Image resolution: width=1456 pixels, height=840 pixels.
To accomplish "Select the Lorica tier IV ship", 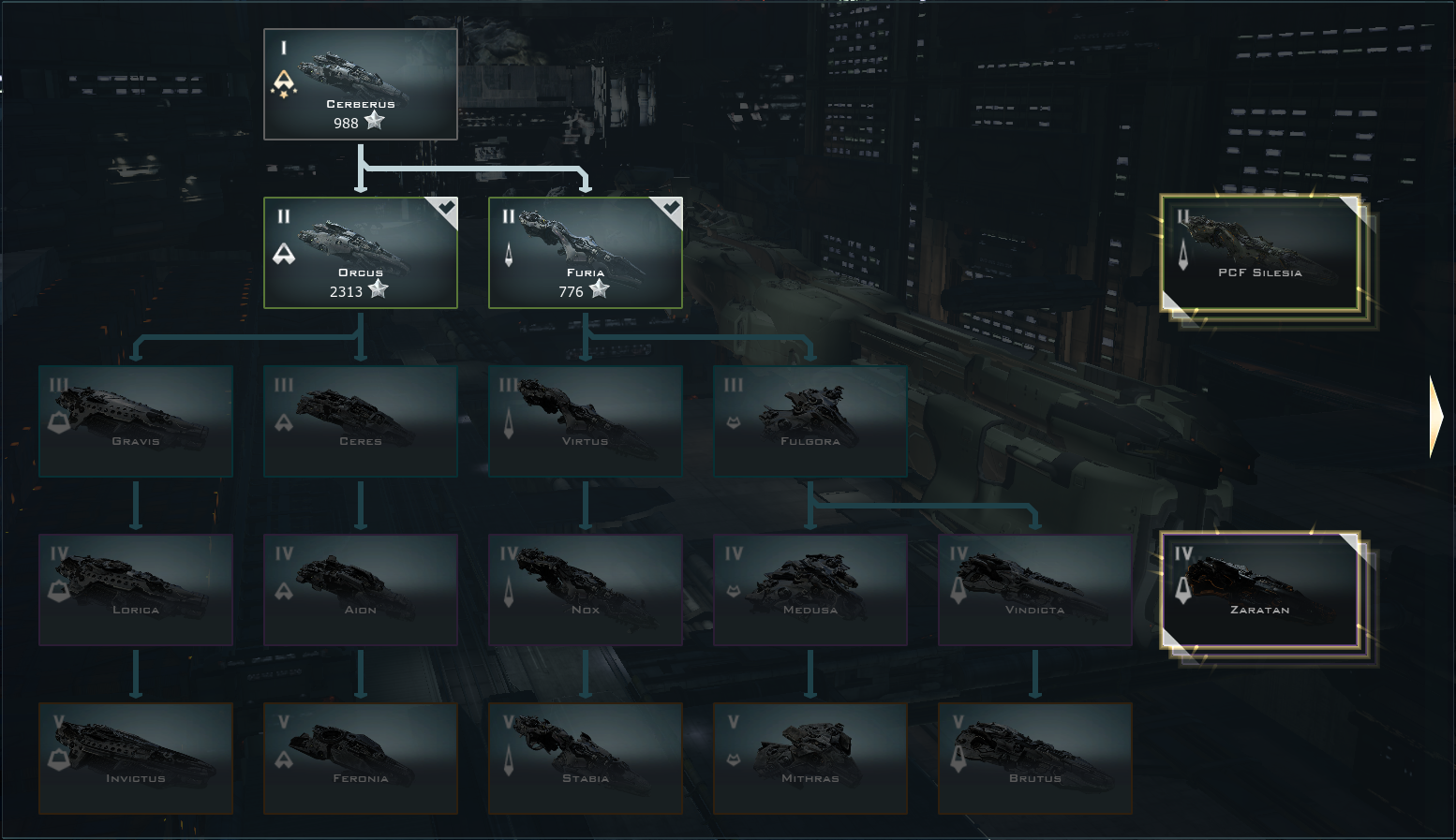I will pyautogui.click(x=136, y=590).
